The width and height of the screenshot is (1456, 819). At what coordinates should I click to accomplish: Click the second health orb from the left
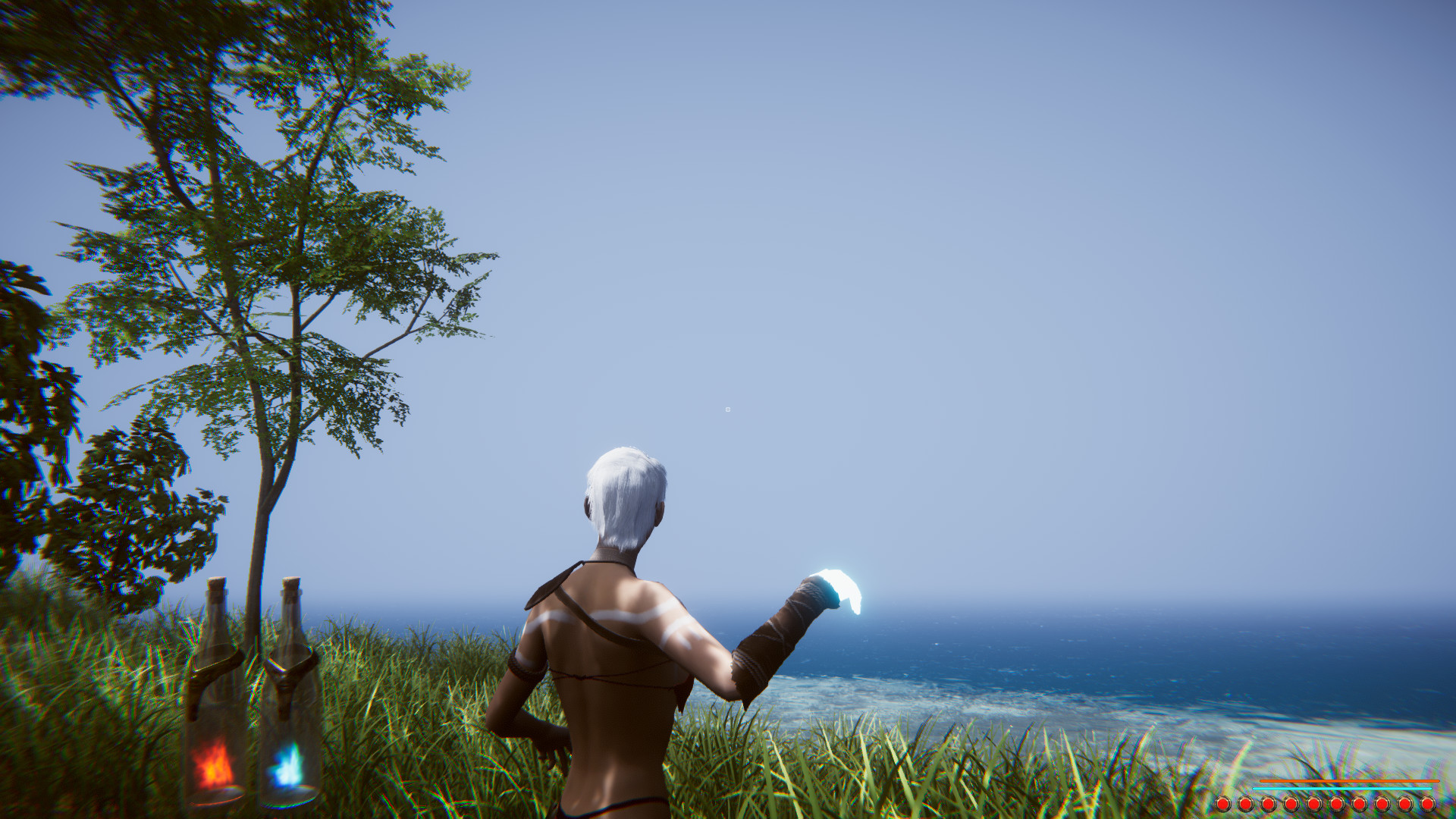point(1246,803)
